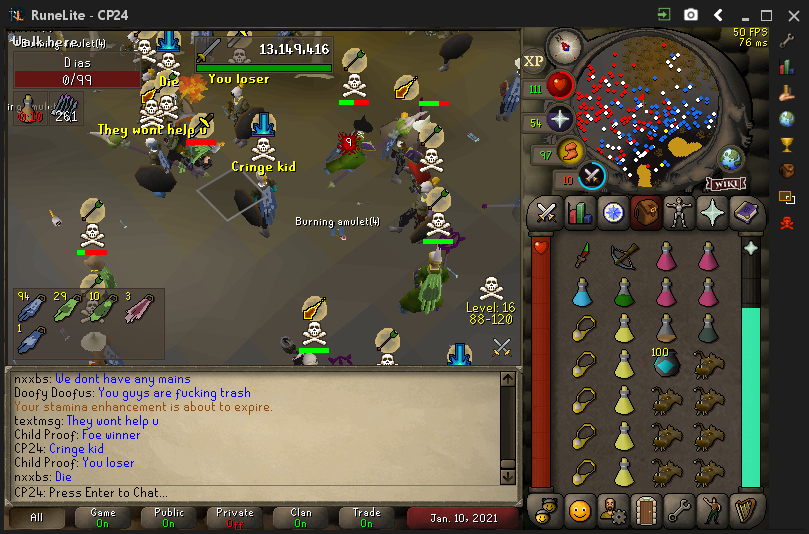Take a screenshot with the camera button
The height and width of the screenshot is (534, 809).
pos(691,15)
